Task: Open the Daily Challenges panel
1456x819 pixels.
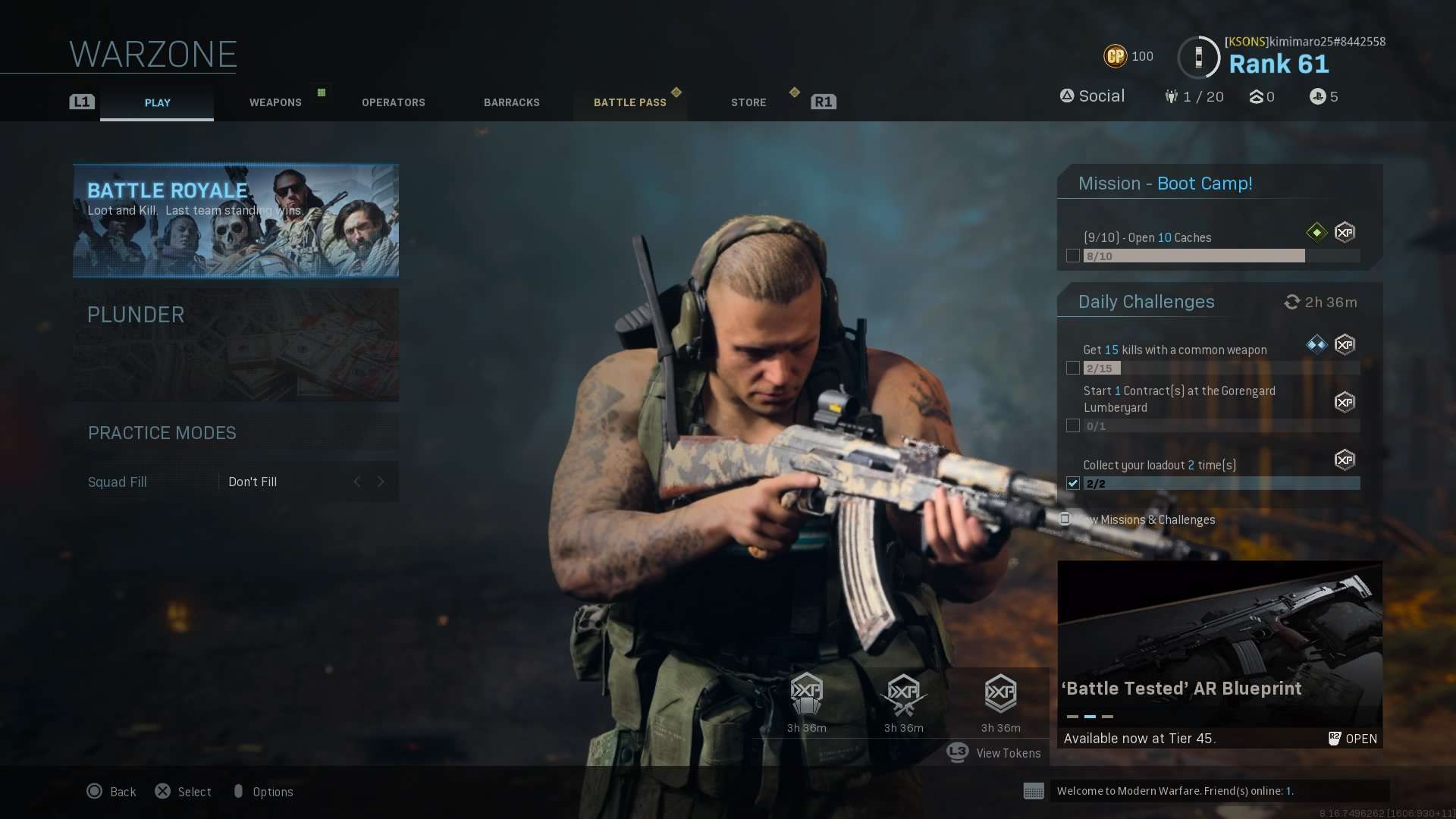Action: pyautogui.click(x=1146, y=302)
